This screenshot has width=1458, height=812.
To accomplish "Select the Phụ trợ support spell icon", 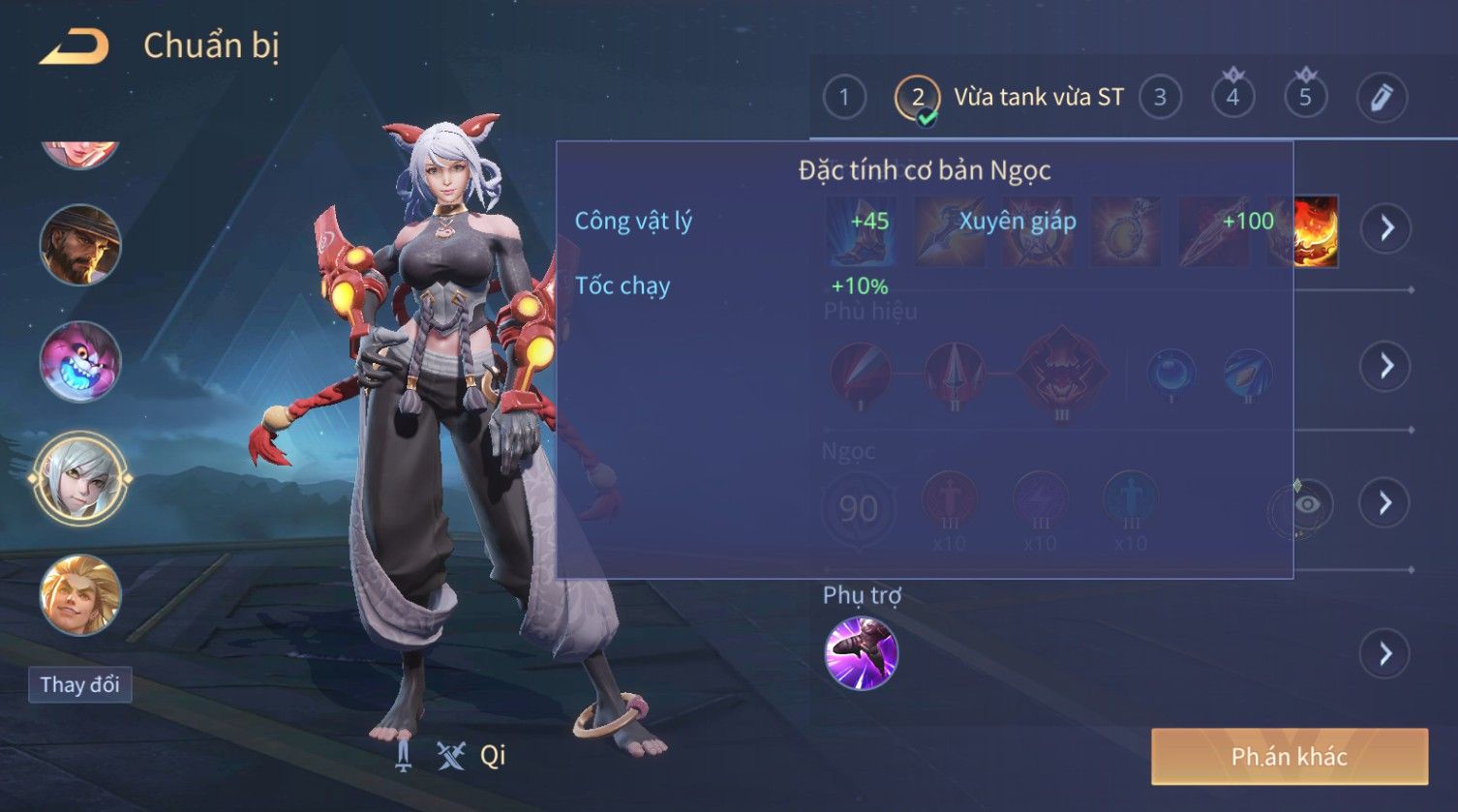I will pyautogui.click(x=861, y=653).
